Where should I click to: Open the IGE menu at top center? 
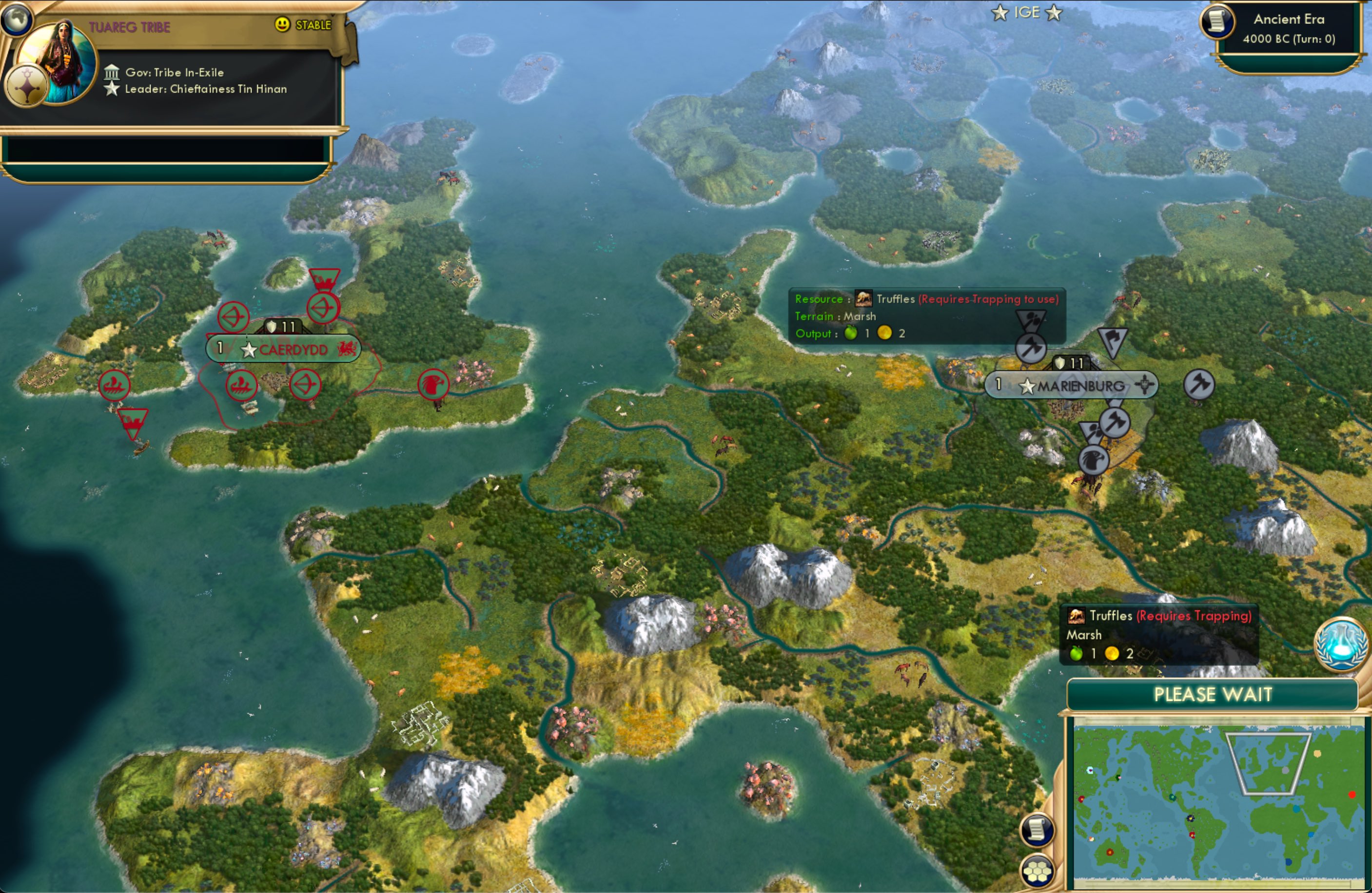tap(1026, 12)
